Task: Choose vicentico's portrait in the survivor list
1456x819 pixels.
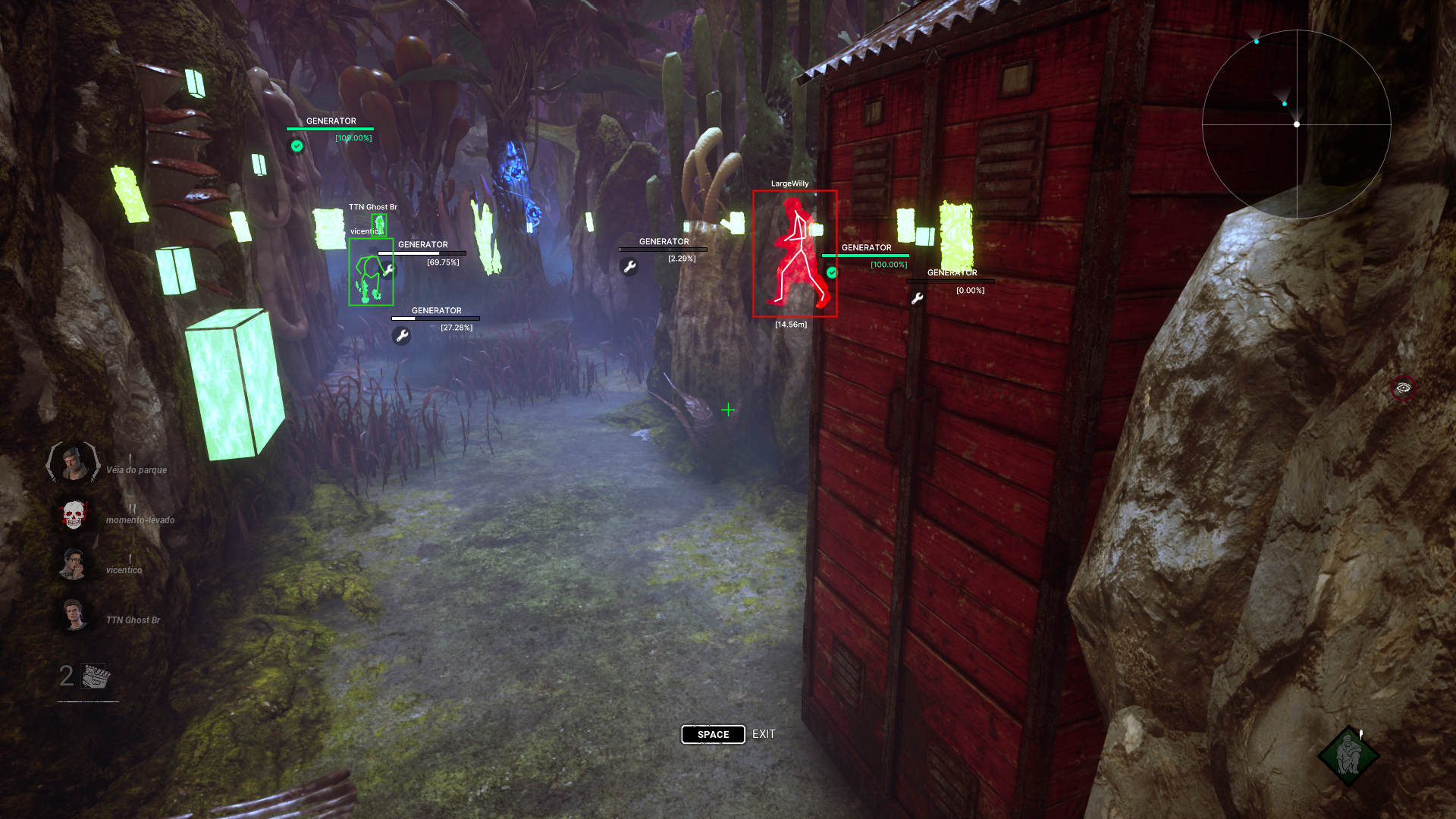Action: click(73, 565)
